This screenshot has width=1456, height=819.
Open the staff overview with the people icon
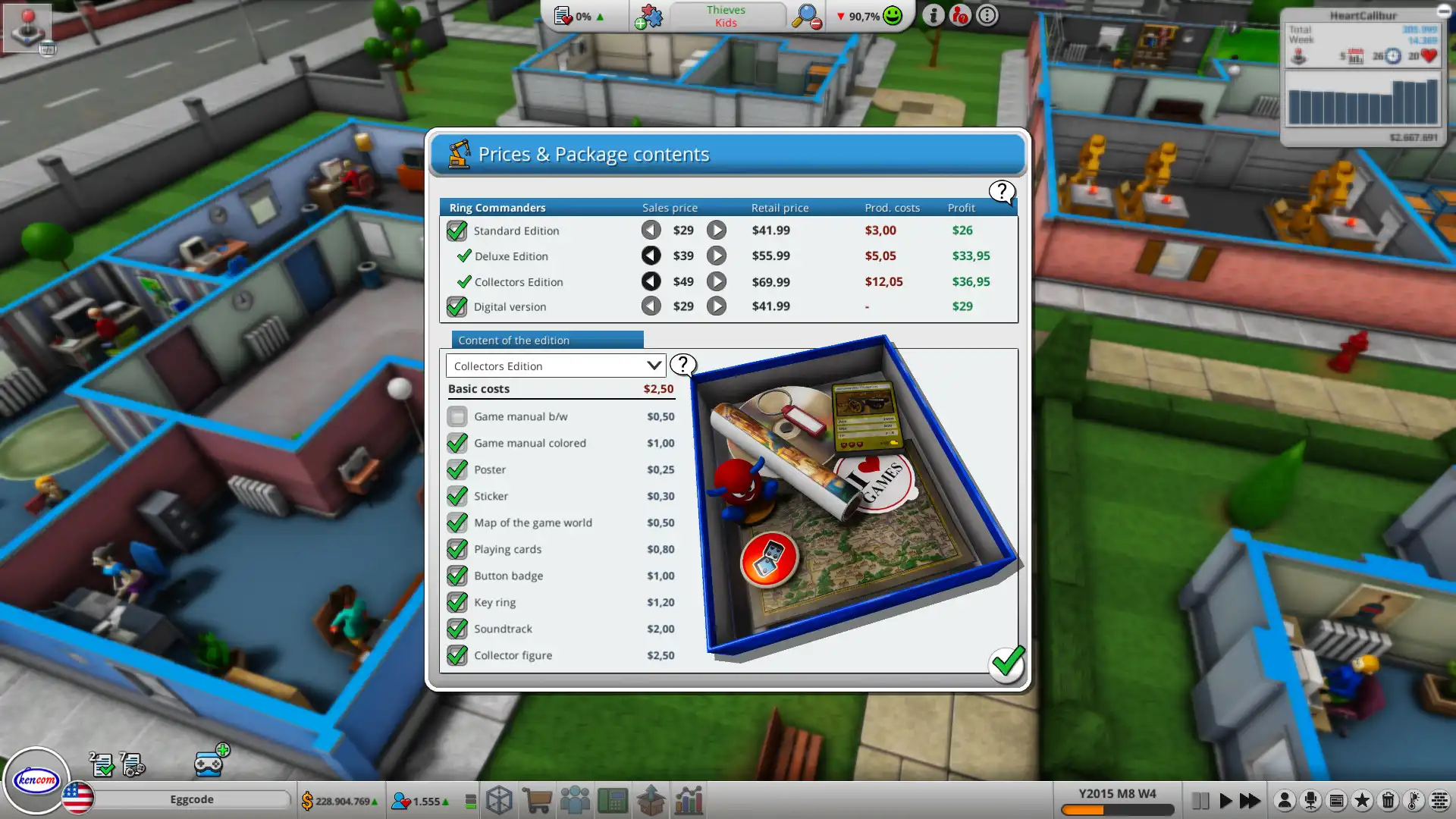[x=575, y=800]
